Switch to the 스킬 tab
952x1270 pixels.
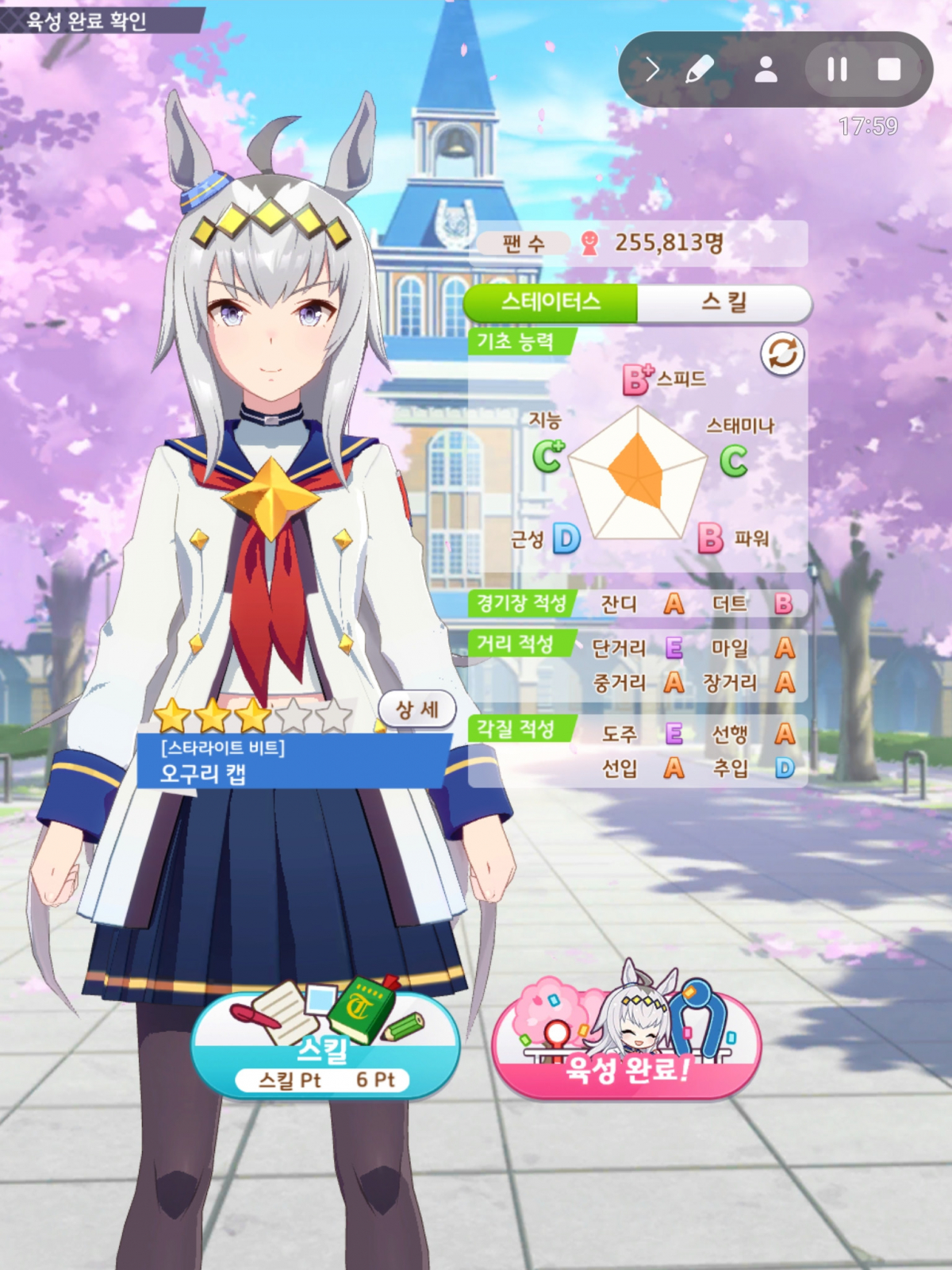[724, 302]
